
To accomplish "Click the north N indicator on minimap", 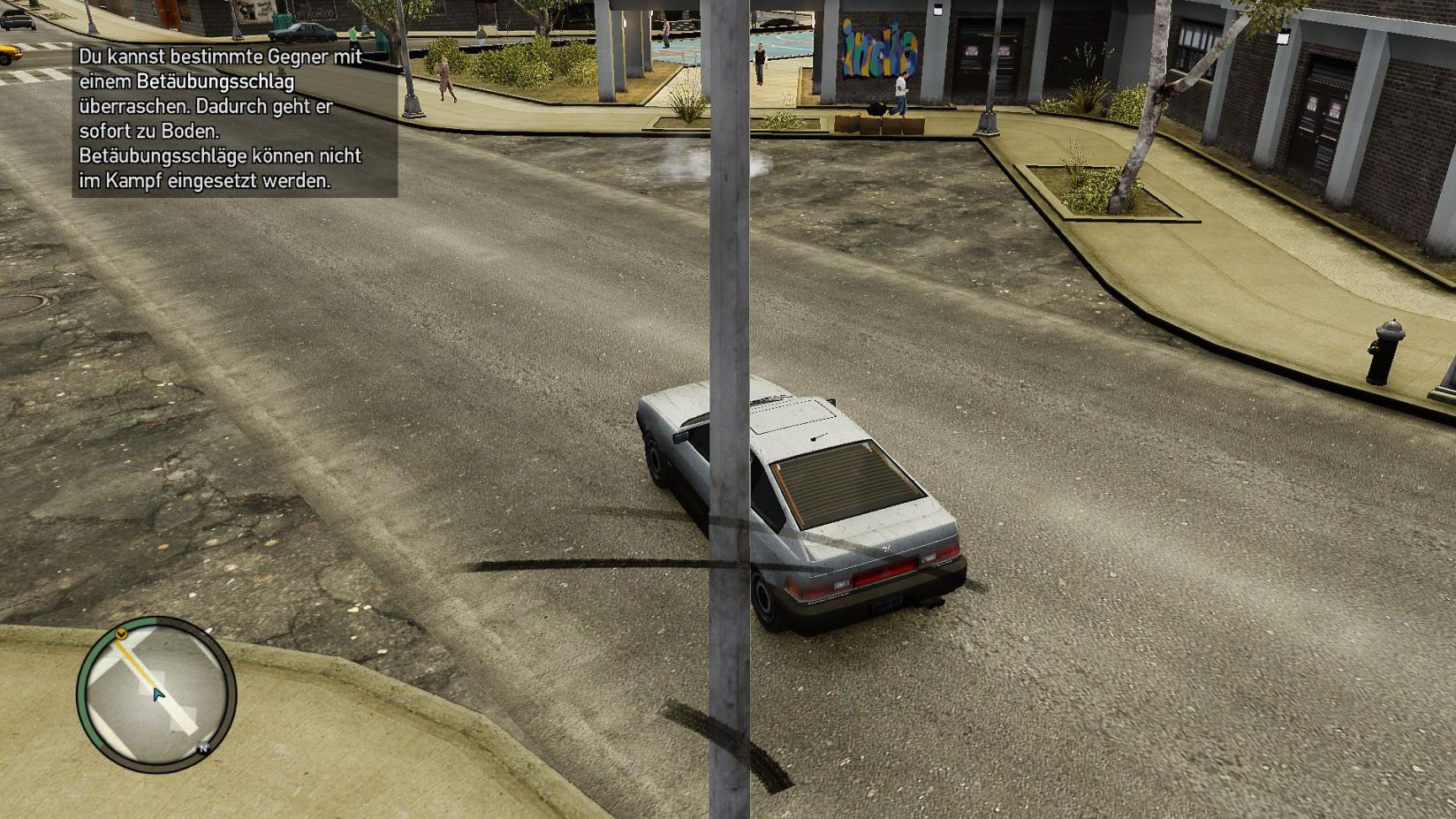I will click(203, 748).
